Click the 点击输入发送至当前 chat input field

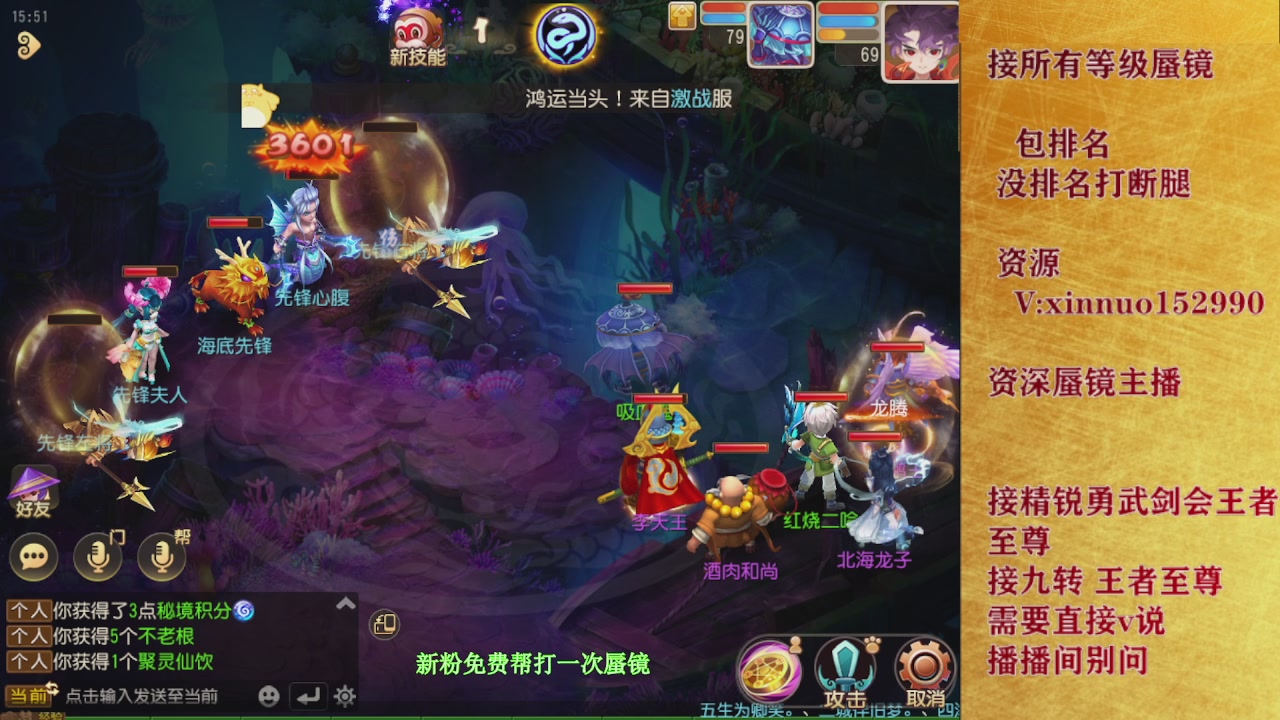(x=141, y=696)
